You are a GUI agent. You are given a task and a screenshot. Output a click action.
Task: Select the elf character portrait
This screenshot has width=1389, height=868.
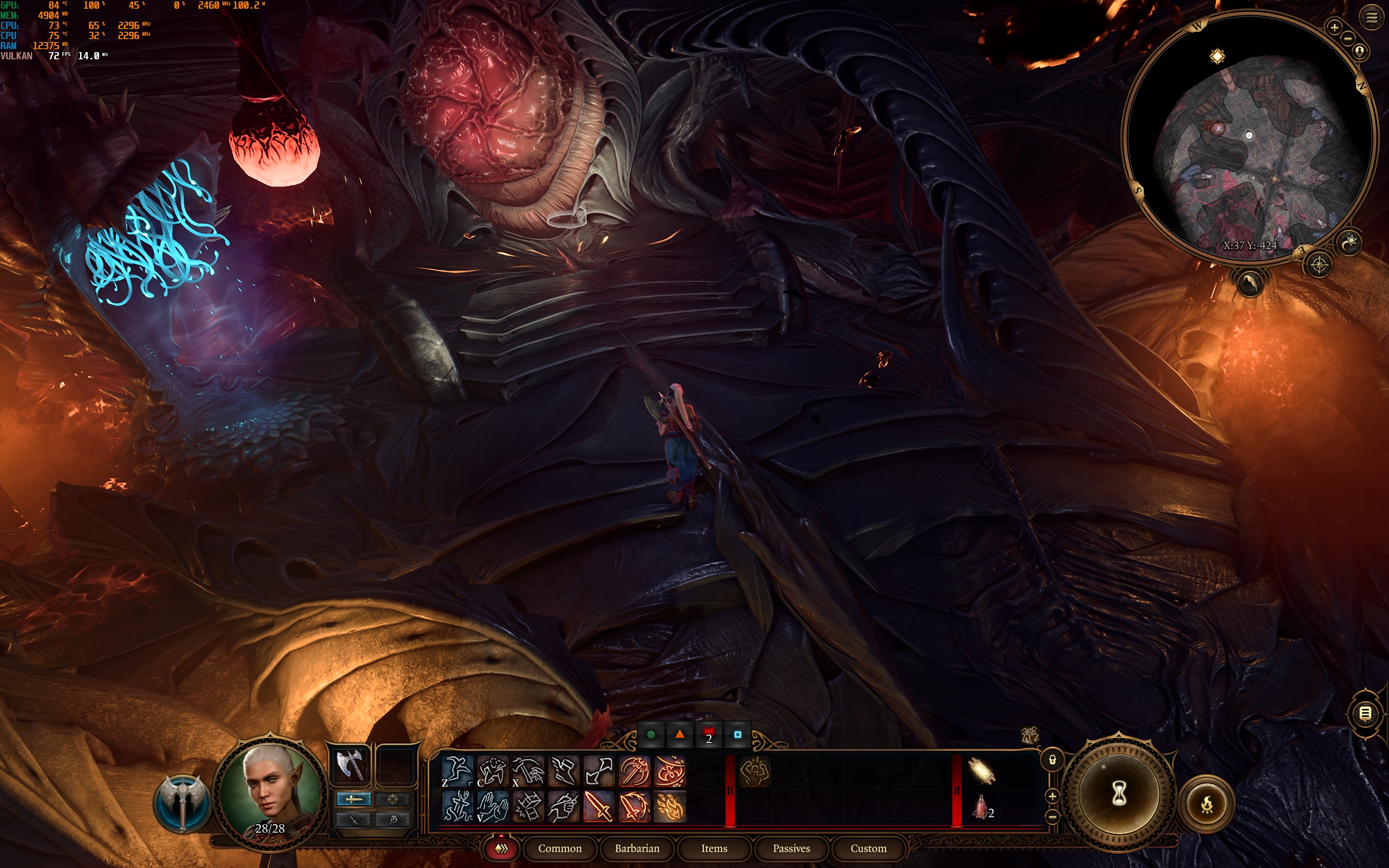(x=270, y=790)
